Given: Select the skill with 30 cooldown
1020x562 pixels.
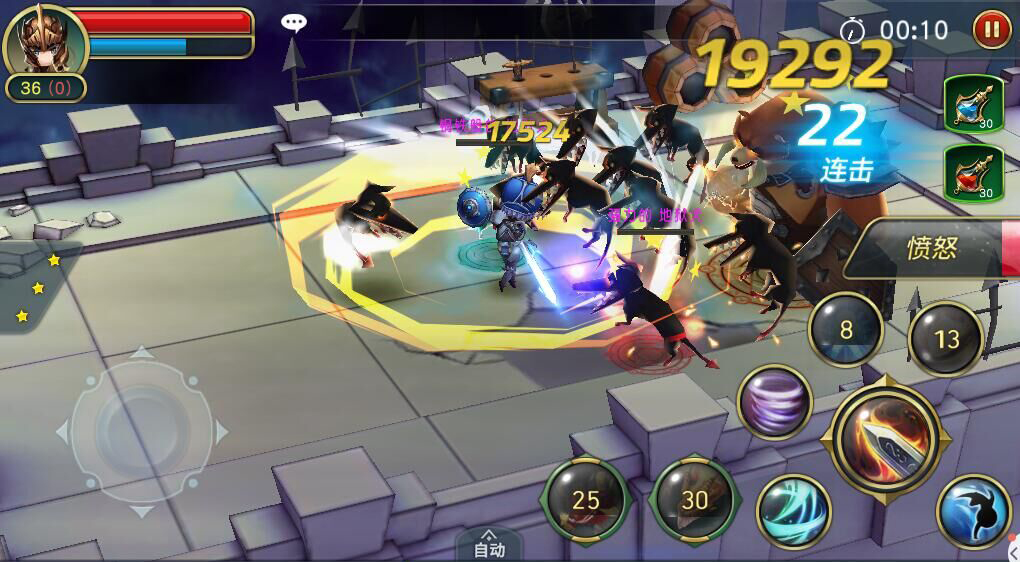Looking at the screenshot, I should click(694, 499).
